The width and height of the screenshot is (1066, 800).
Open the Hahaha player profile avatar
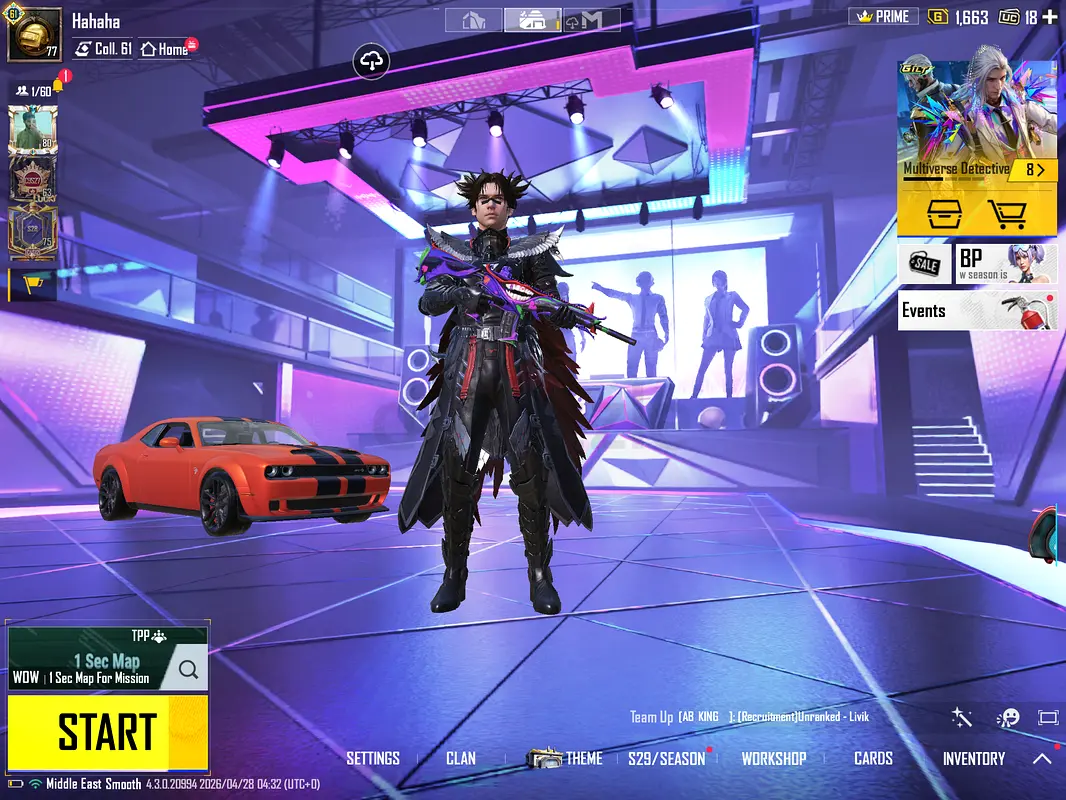[x=35, y=35]
